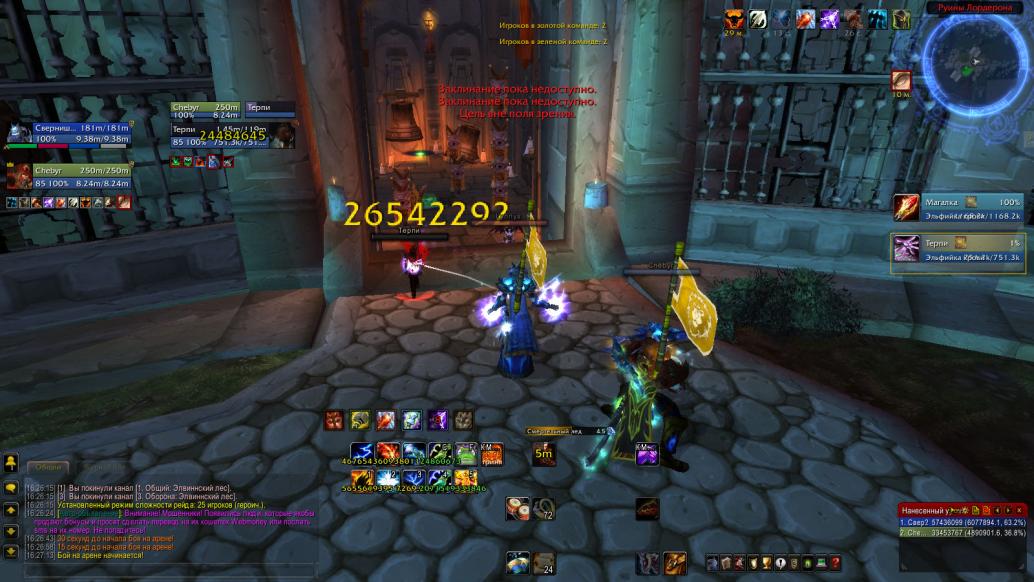Use the item stack showing 24
This screenshot has height=582, width=1034.
[543, 563]
